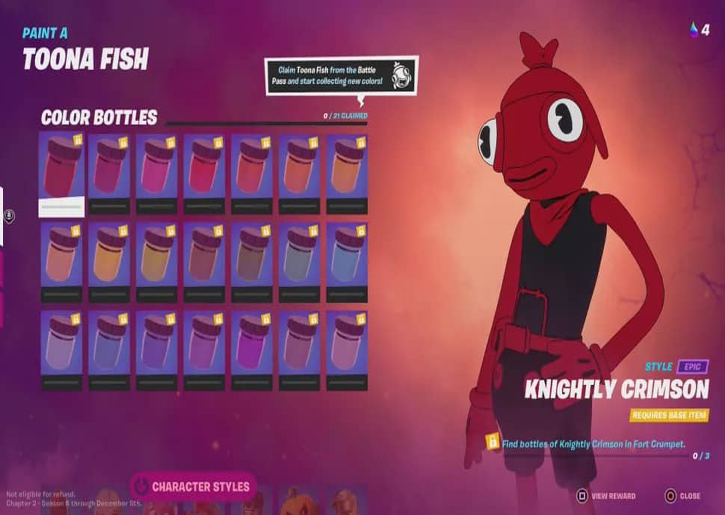
Task: Pick the brown color bottle
Action: click(x=251, y=262)
